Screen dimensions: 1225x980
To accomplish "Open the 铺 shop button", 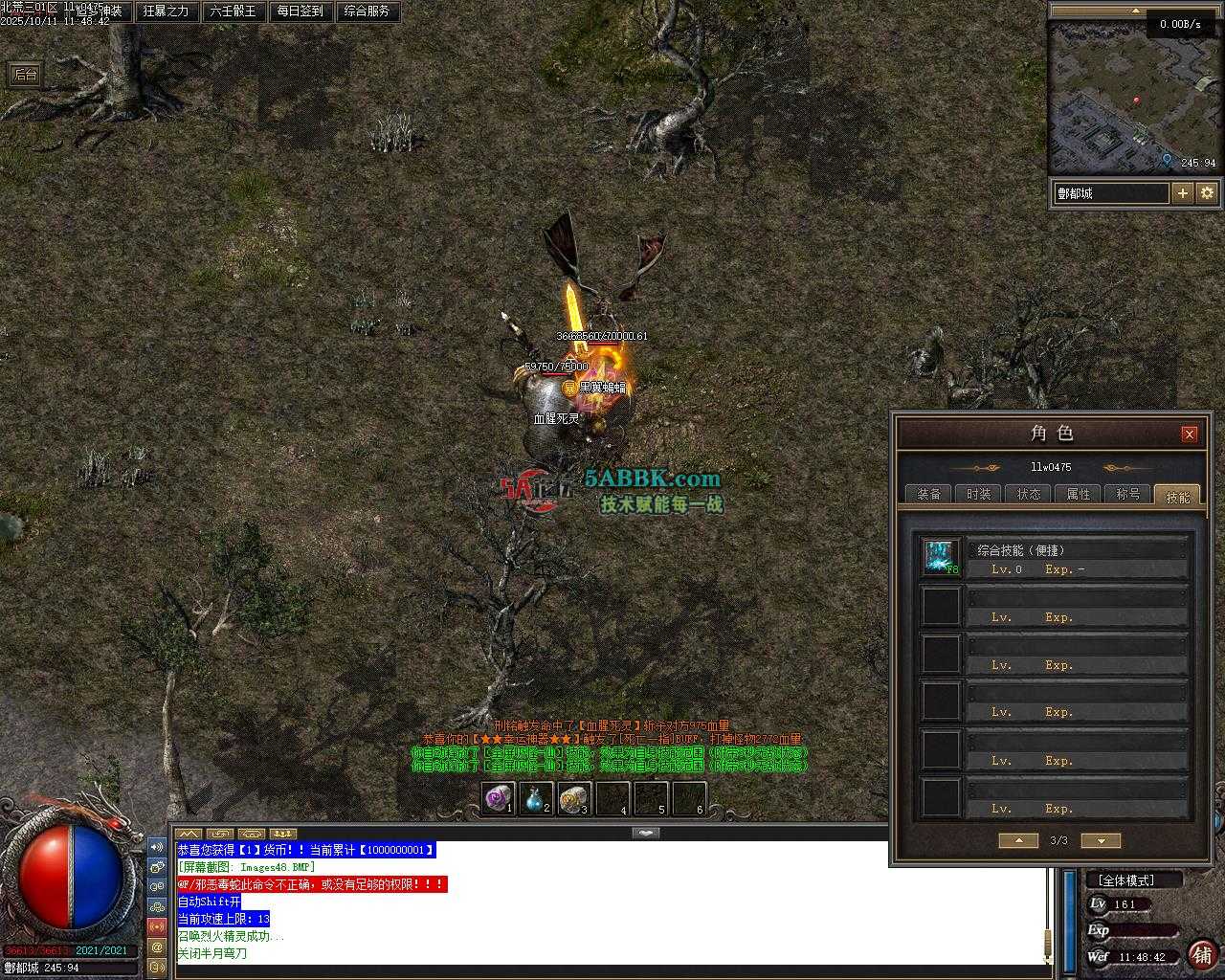I will click(1201, 954).
